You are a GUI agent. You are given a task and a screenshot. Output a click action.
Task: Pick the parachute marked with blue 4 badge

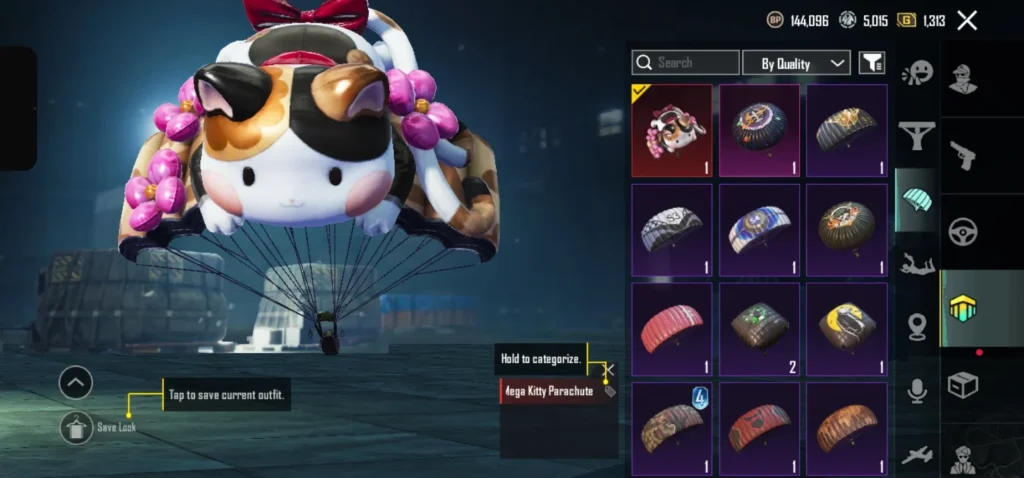click(x=672, y=428)
